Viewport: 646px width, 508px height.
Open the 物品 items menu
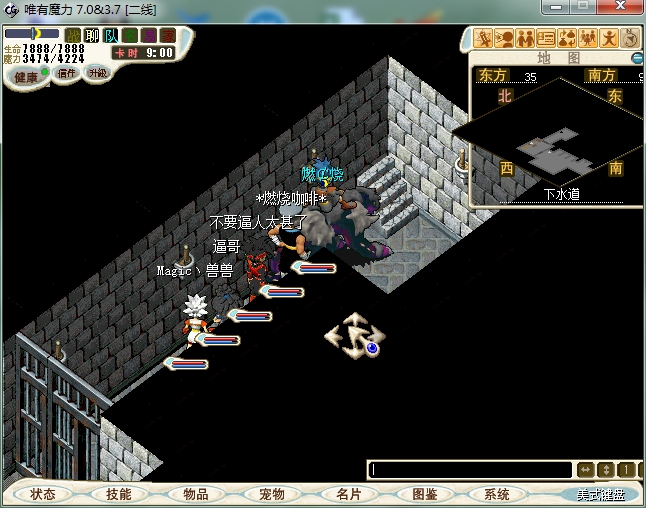195,494
